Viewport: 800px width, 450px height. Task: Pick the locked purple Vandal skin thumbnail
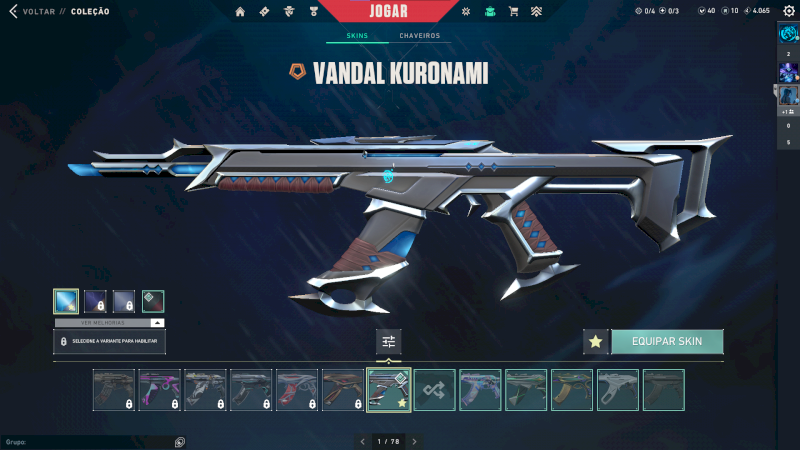[160, 390]
